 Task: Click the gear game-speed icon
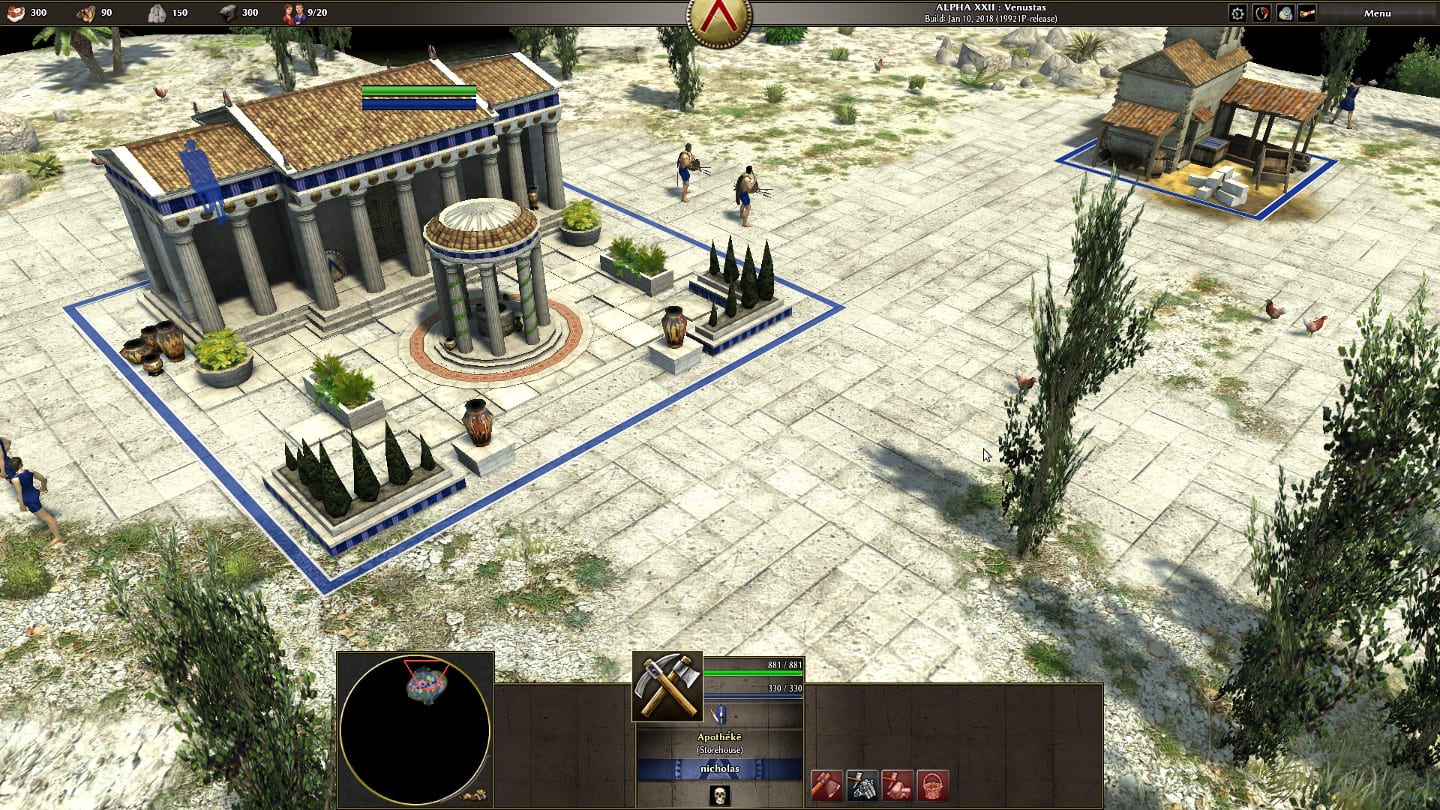(1238, 13)
